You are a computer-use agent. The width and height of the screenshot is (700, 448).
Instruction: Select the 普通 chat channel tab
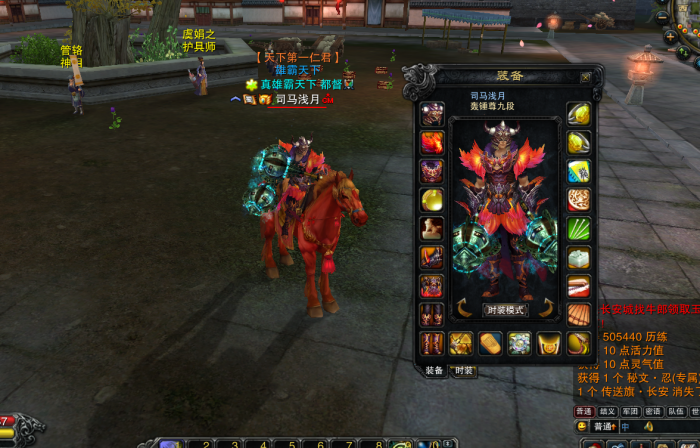(584, 411)
